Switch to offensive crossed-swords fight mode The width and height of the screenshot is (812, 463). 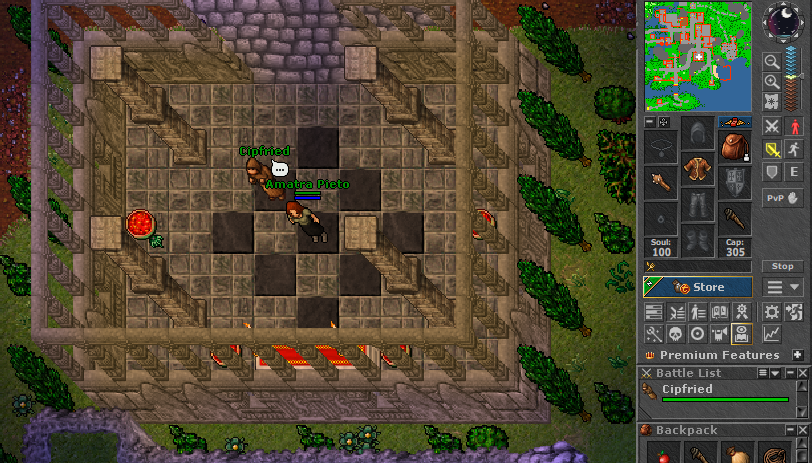coord(772,126)
